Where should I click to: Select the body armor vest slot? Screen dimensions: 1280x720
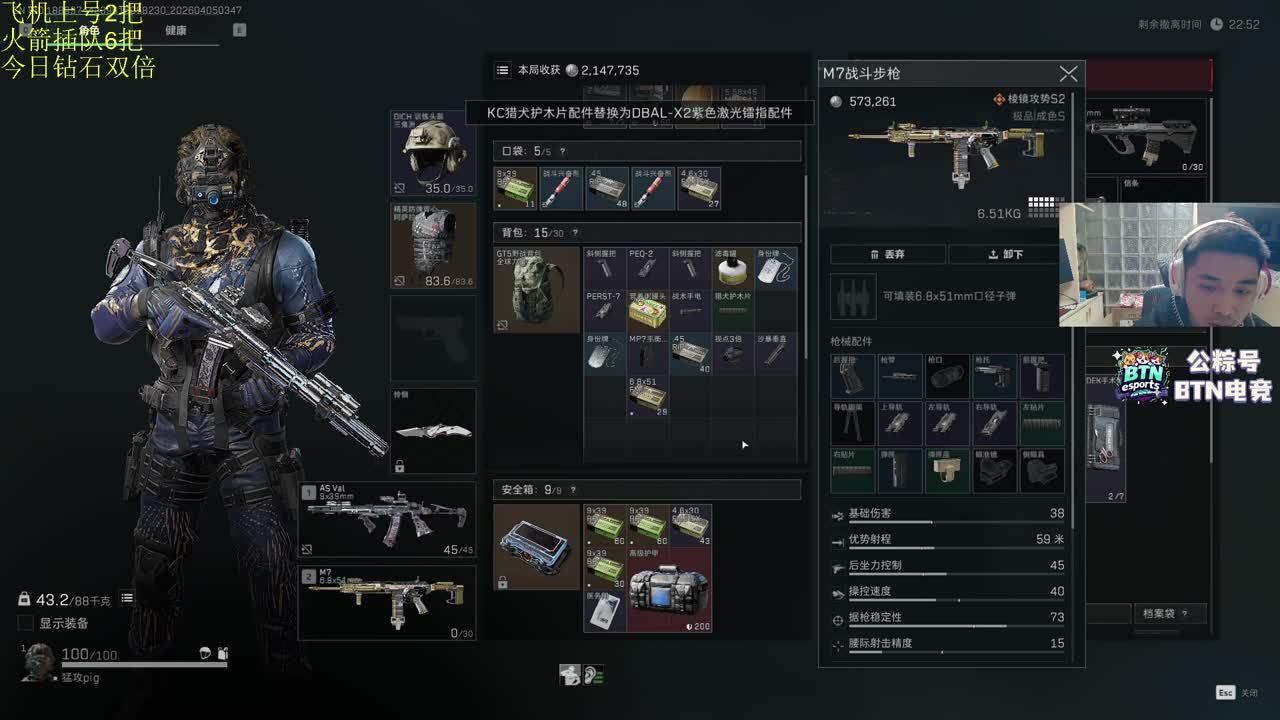(x=433, y=246)
